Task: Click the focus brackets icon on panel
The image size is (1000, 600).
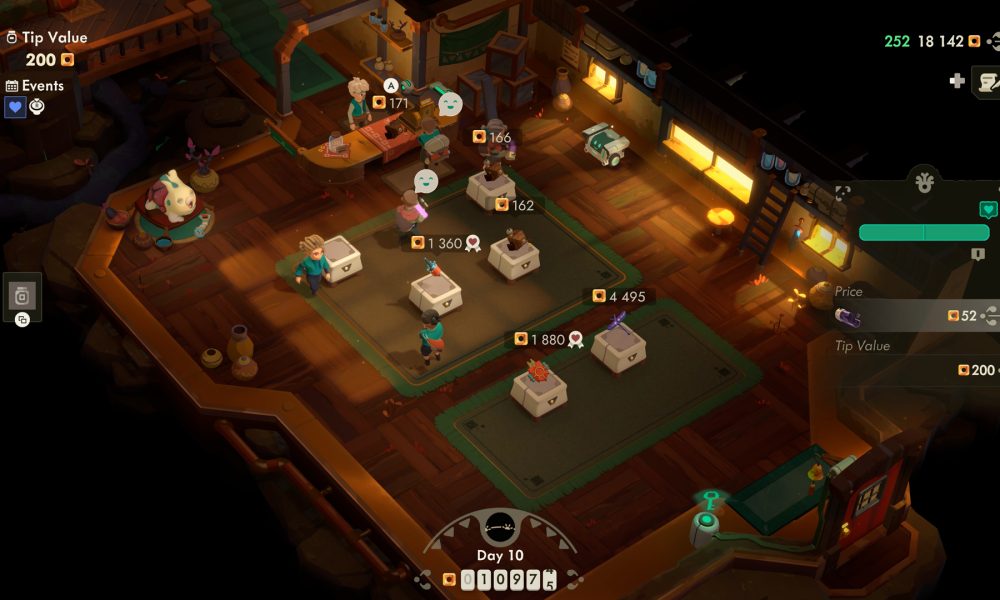Action: point(842,191)
